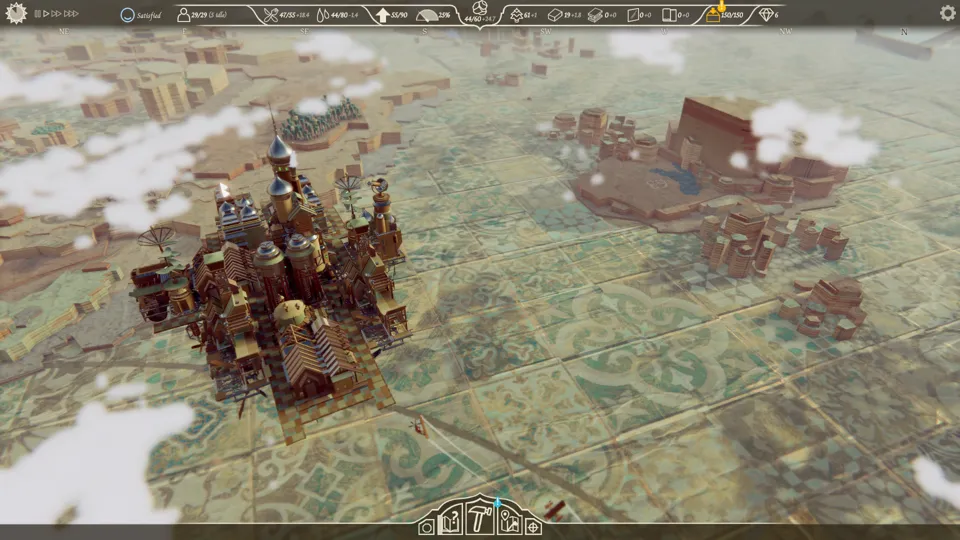The width and height of the screenshot is (960, 540).
Task: Click the storage crate capacity icon
Action: coord(714,15)
